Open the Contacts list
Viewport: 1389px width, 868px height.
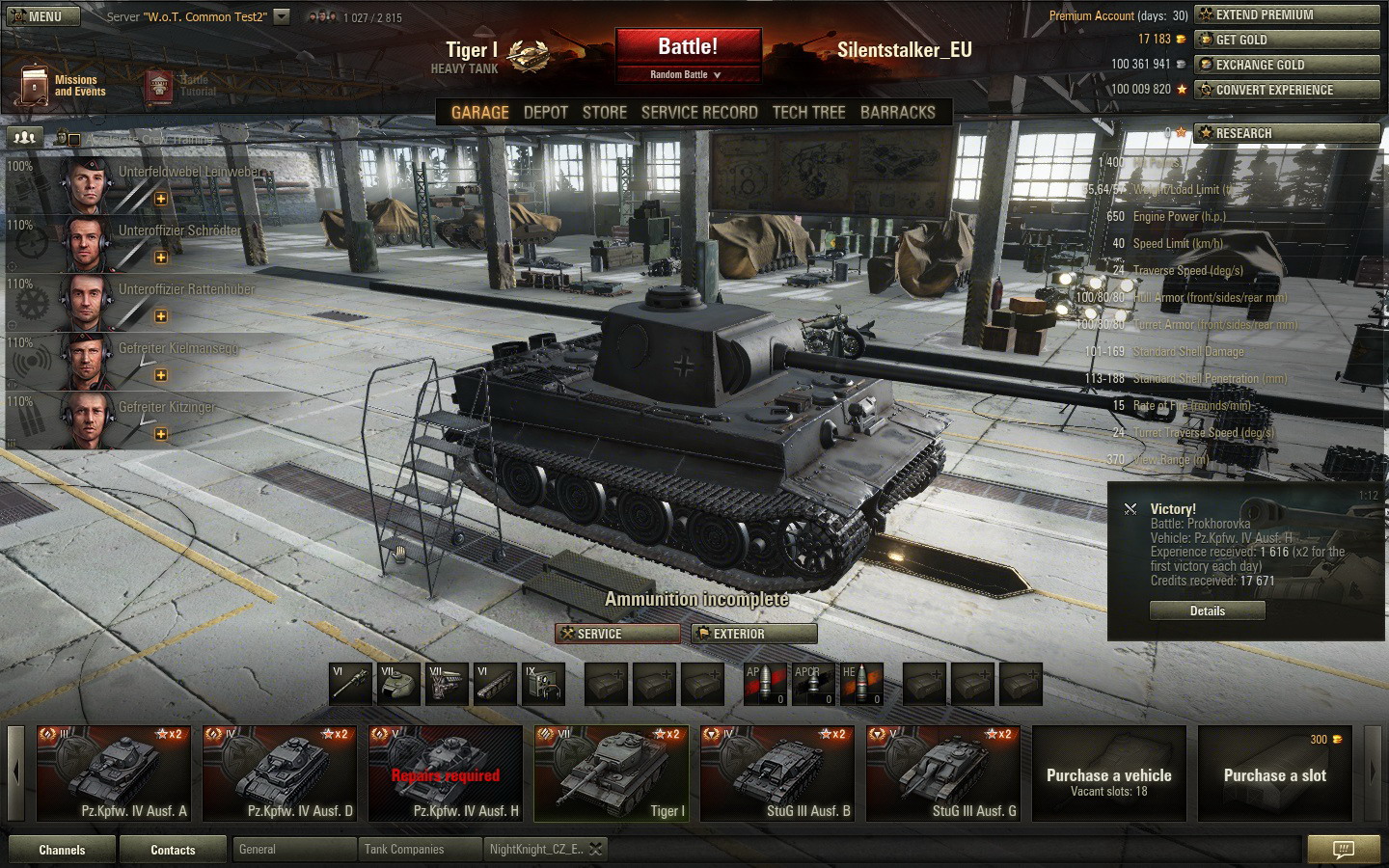click(x=173, y=850)
